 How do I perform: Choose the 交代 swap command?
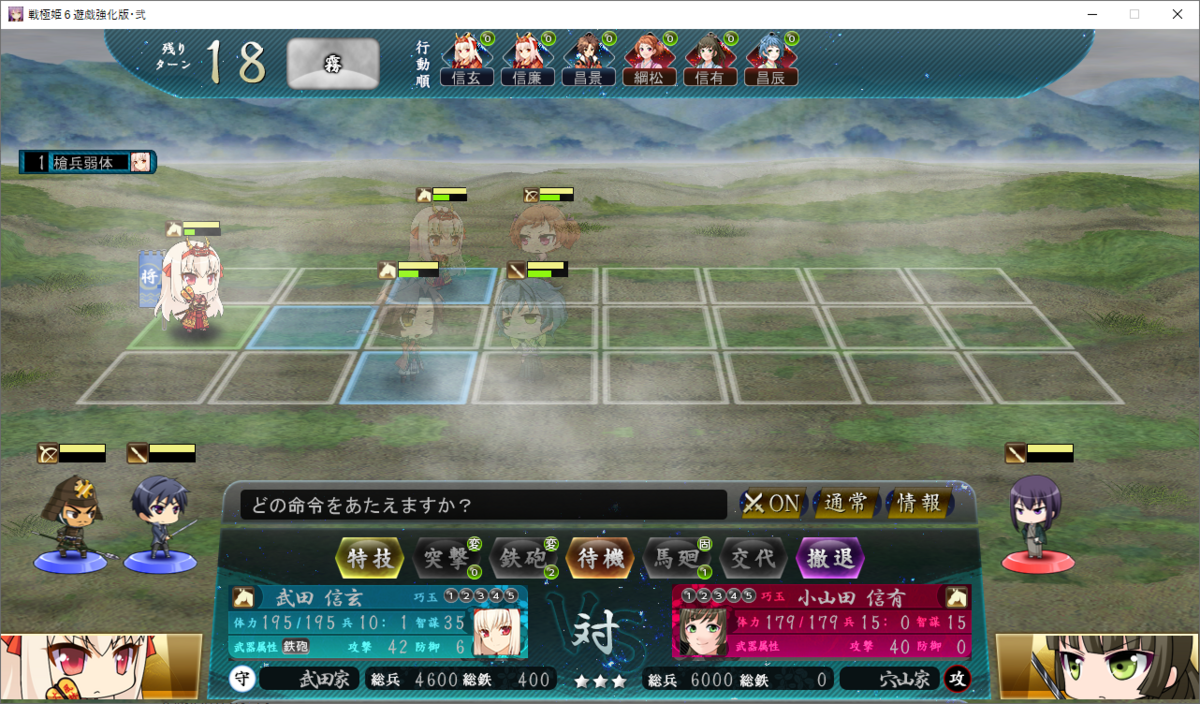(754, 558)
